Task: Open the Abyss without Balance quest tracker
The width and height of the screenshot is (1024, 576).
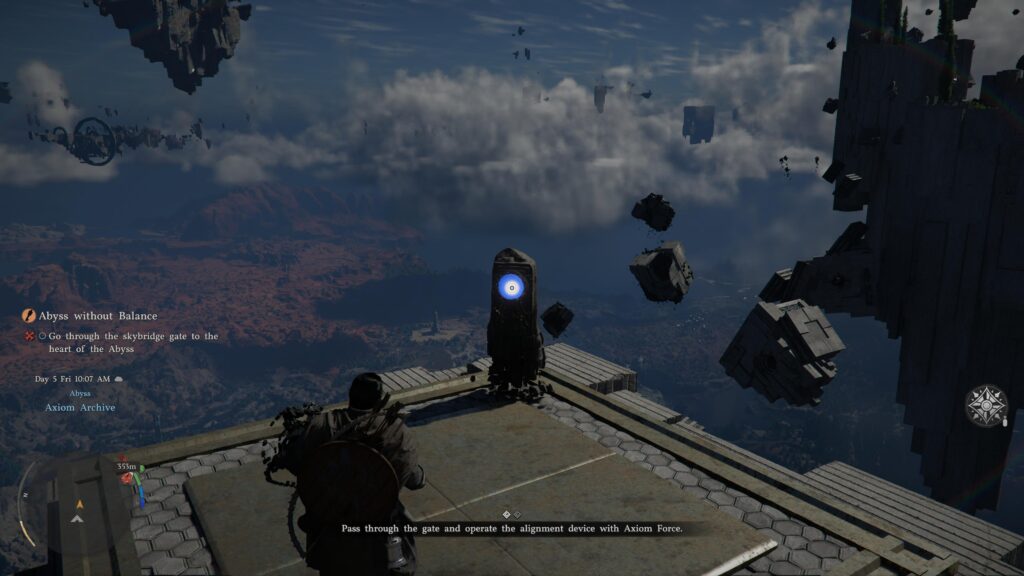Action: click(97, 316)
